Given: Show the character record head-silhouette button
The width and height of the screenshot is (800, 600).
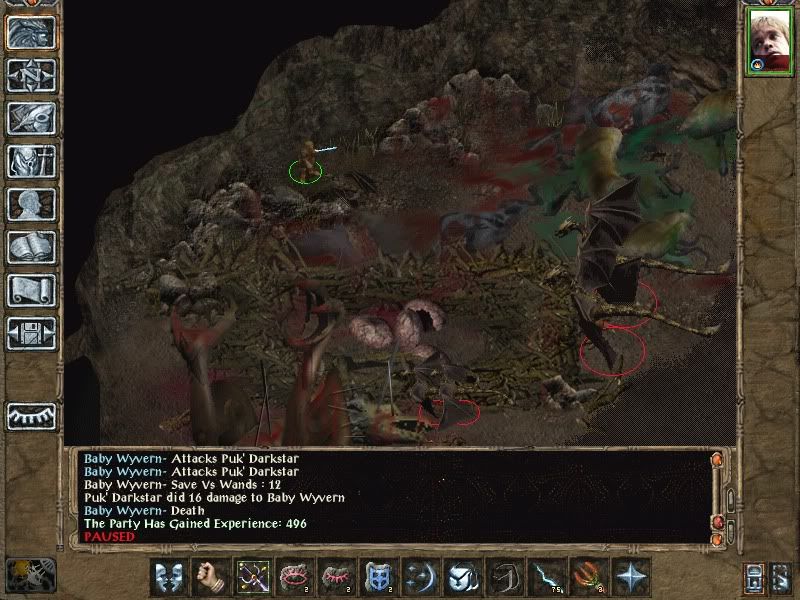Looking at the screenshot, I should coord(31,204).
